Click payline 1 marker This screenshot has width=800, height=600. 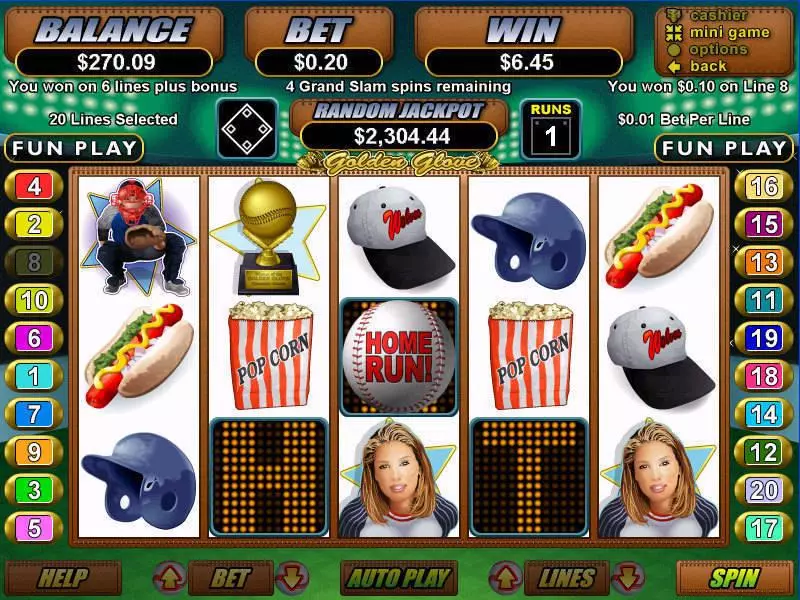pos(34,376)
